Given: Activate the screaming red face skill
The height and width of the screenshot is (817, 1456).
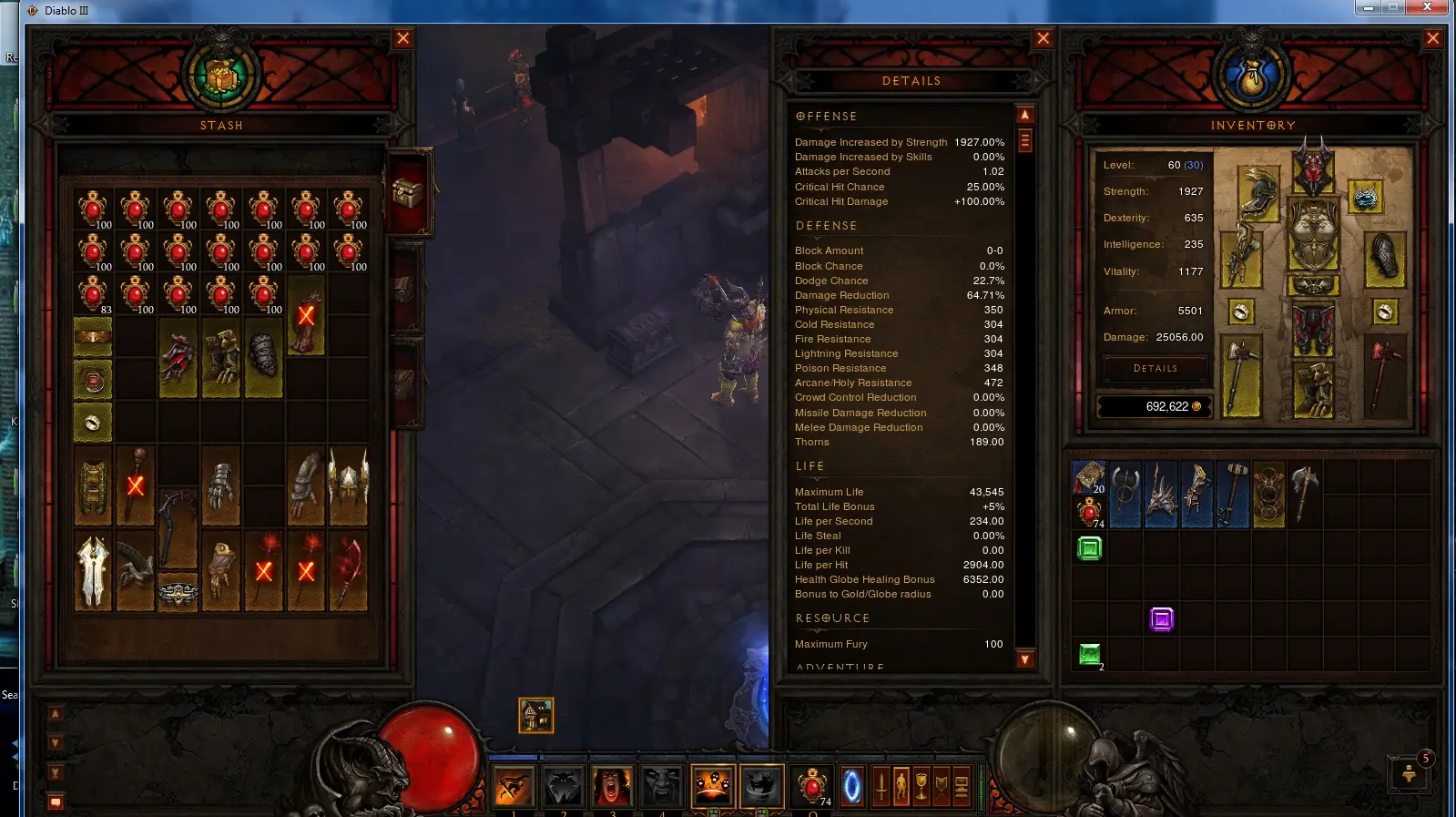Looking at the screenshot, I should (612, 785).
